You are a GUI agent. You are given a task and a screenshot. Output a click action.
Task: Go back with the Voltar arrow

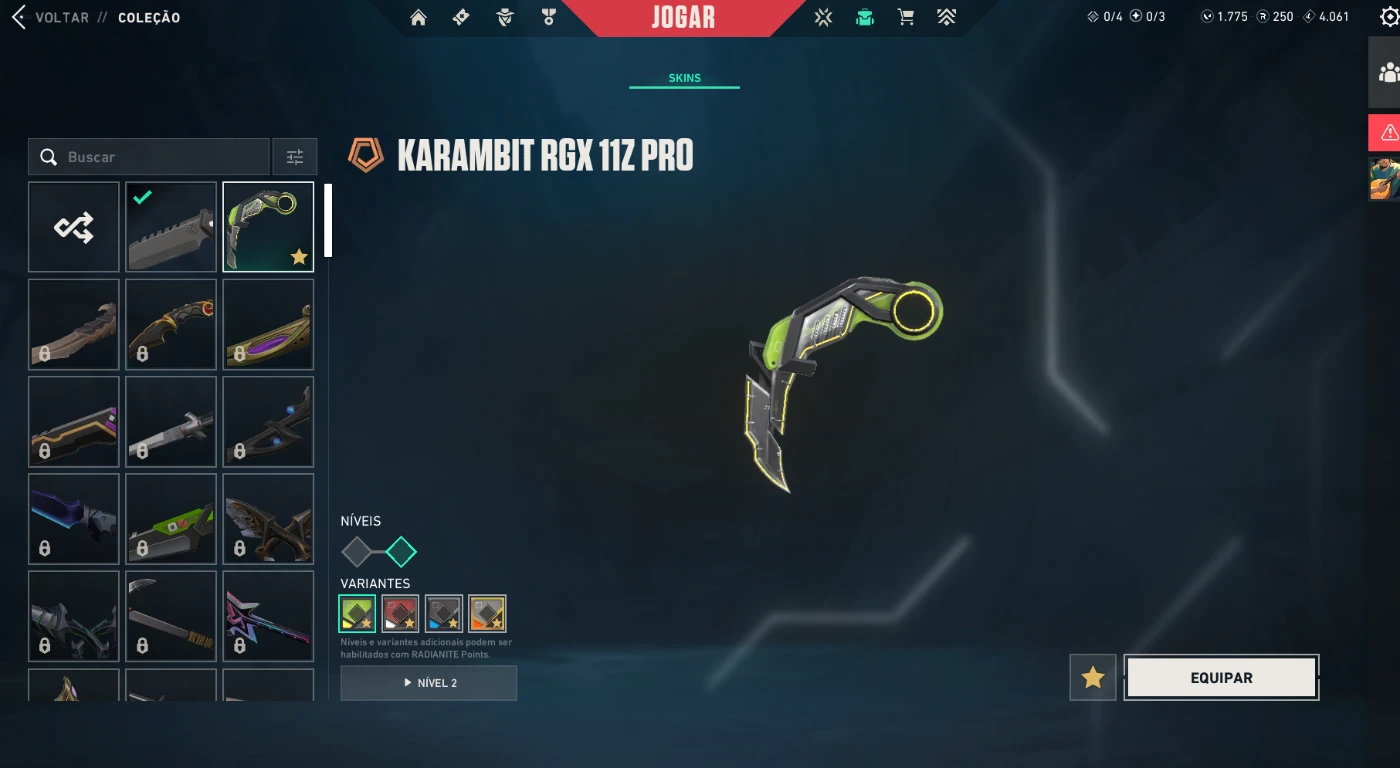pyautogui.click(x=18, y=17)
